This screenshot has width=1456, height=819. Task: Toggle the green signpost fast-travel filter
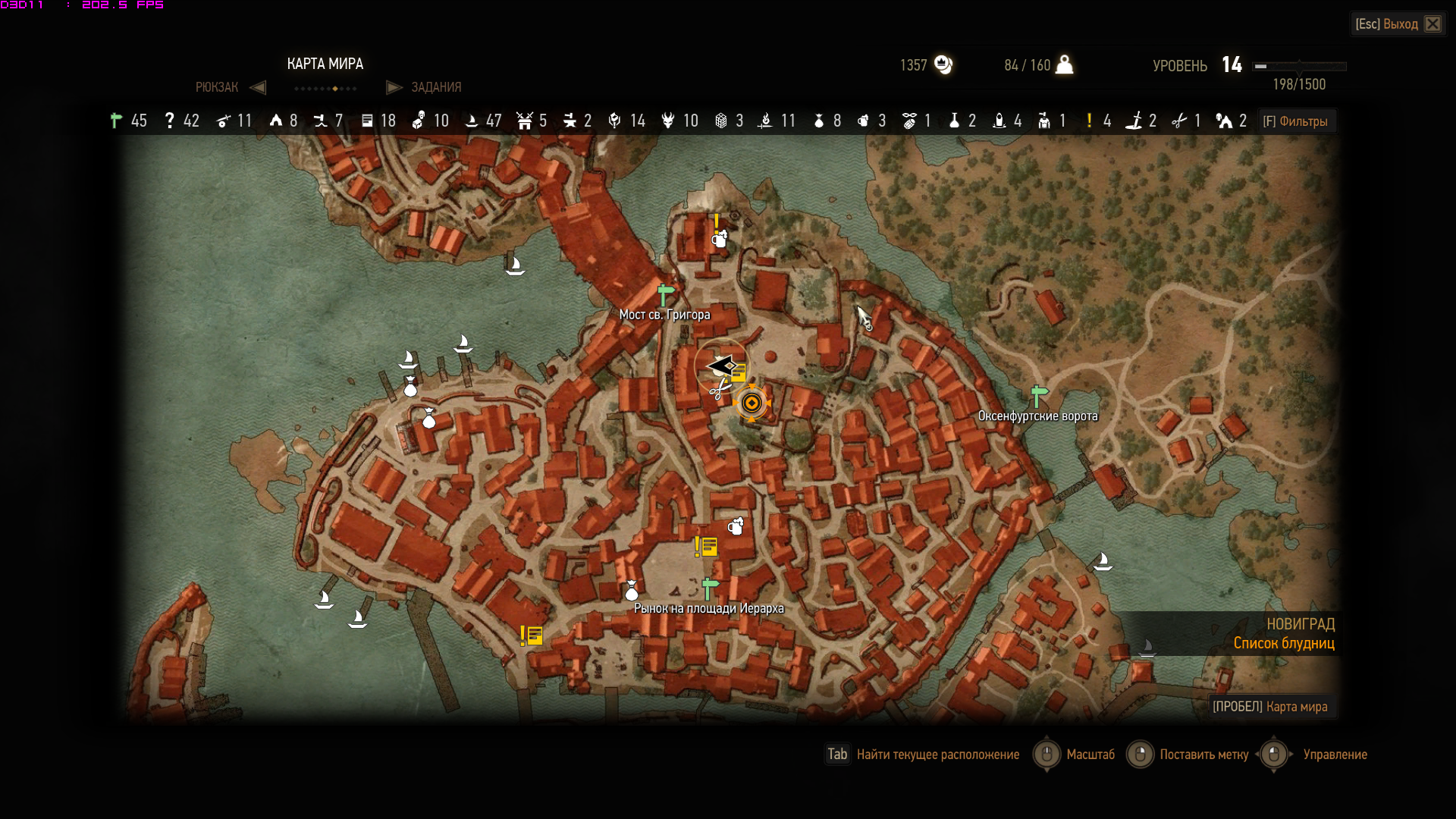coord(116,121)
